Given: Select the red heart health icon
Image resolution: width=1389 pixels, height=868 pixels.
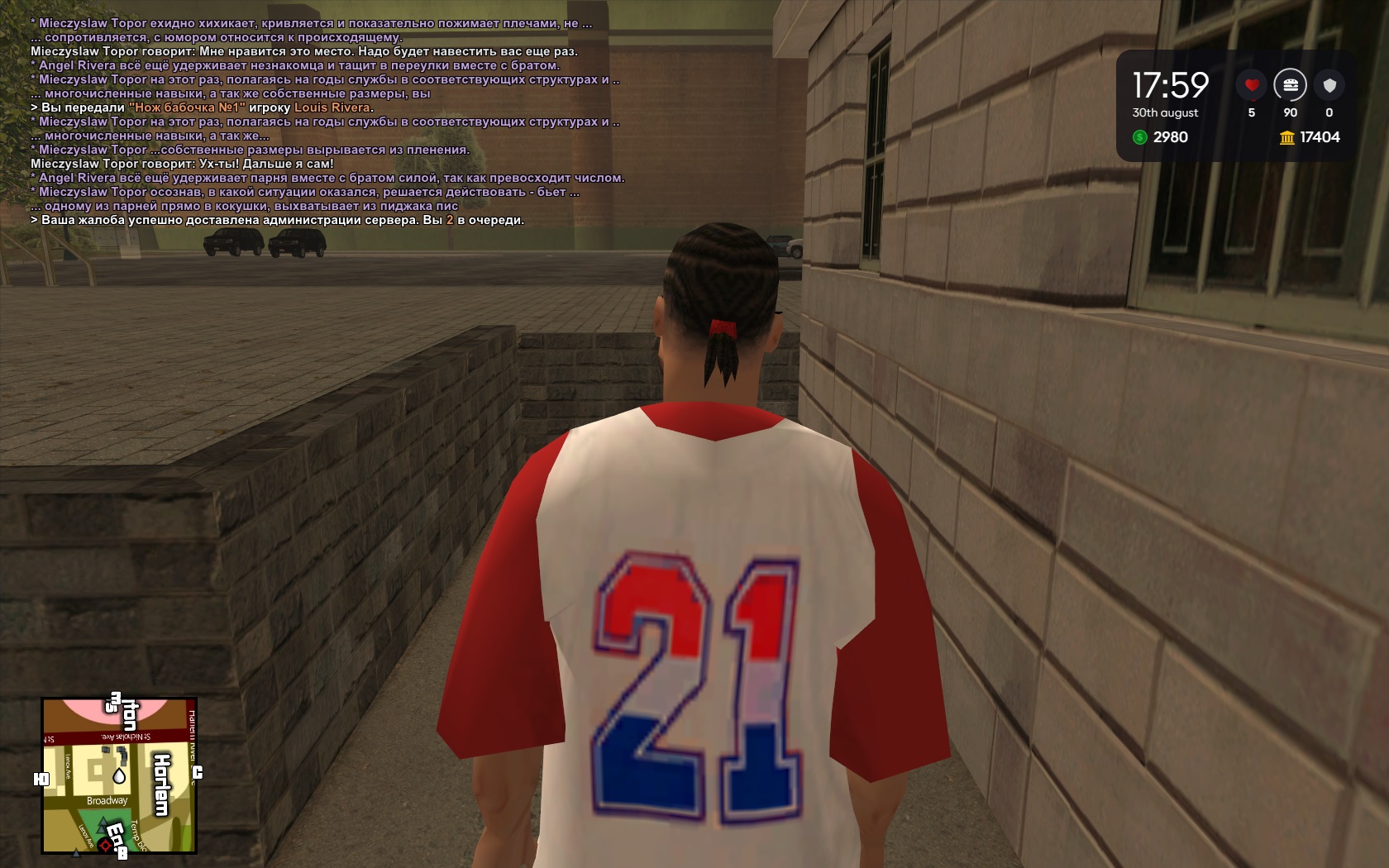Looking at the screenshot, I should (x=1251, y=85).
